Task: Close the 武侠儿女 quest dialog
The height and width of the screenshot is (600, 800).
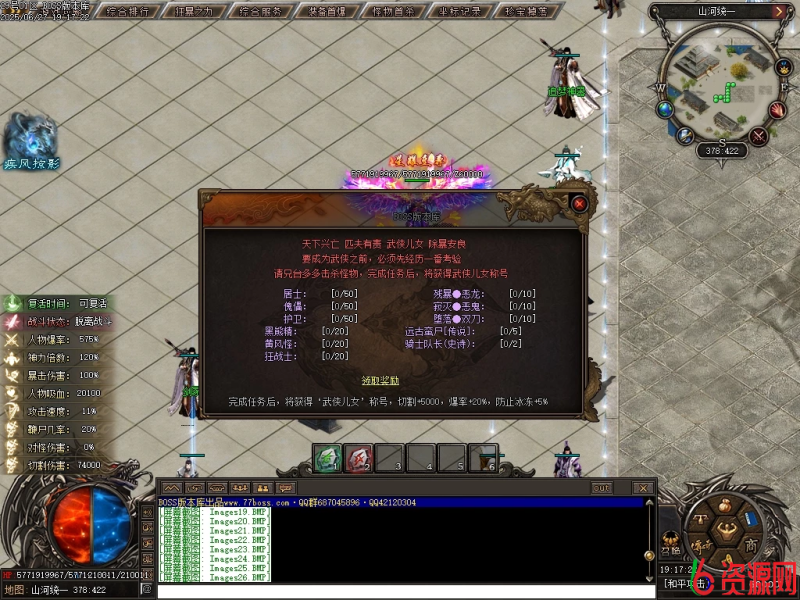Action: [x=579, y=203]
